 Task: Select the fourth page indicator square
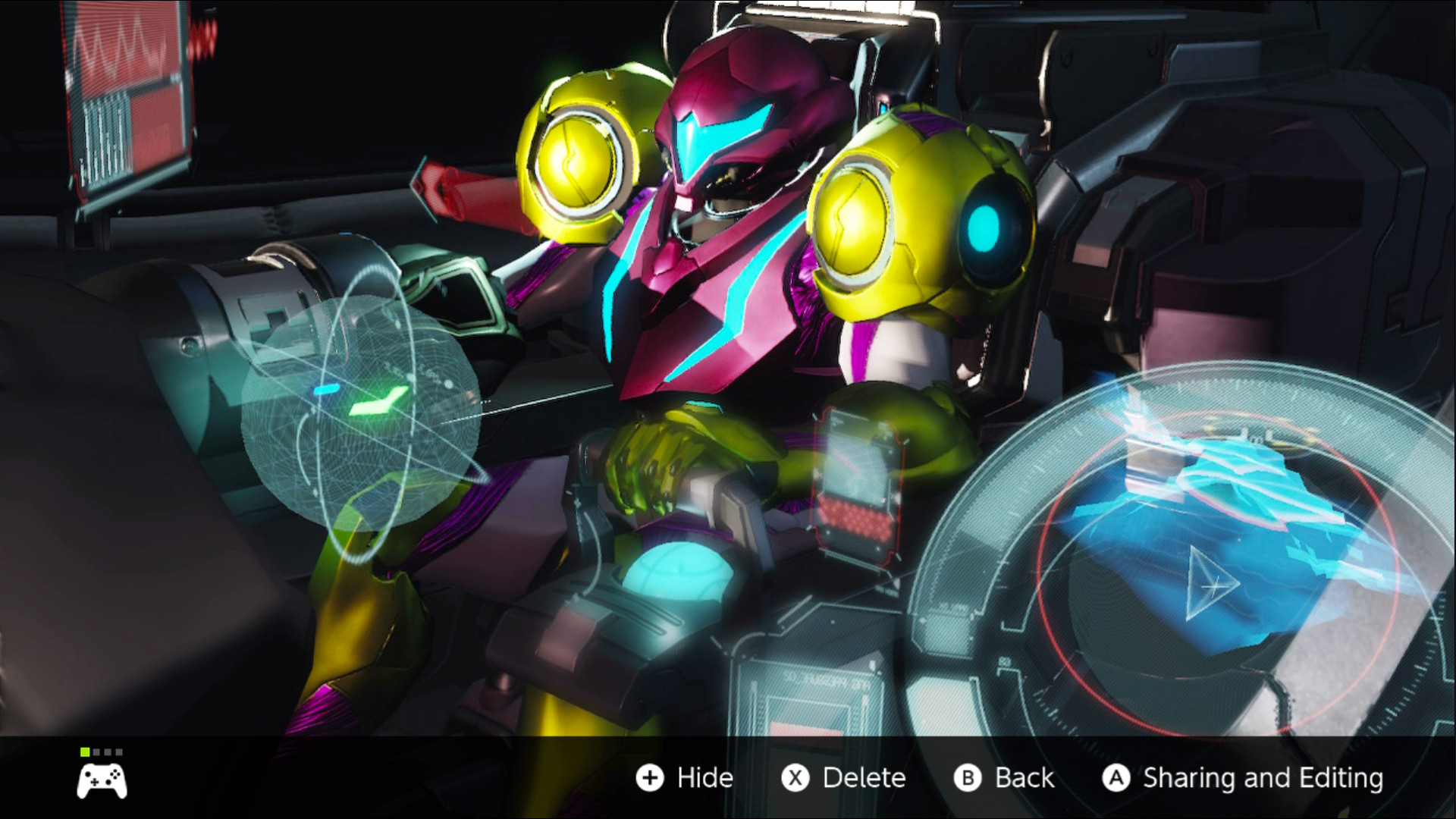coord(119,752)
